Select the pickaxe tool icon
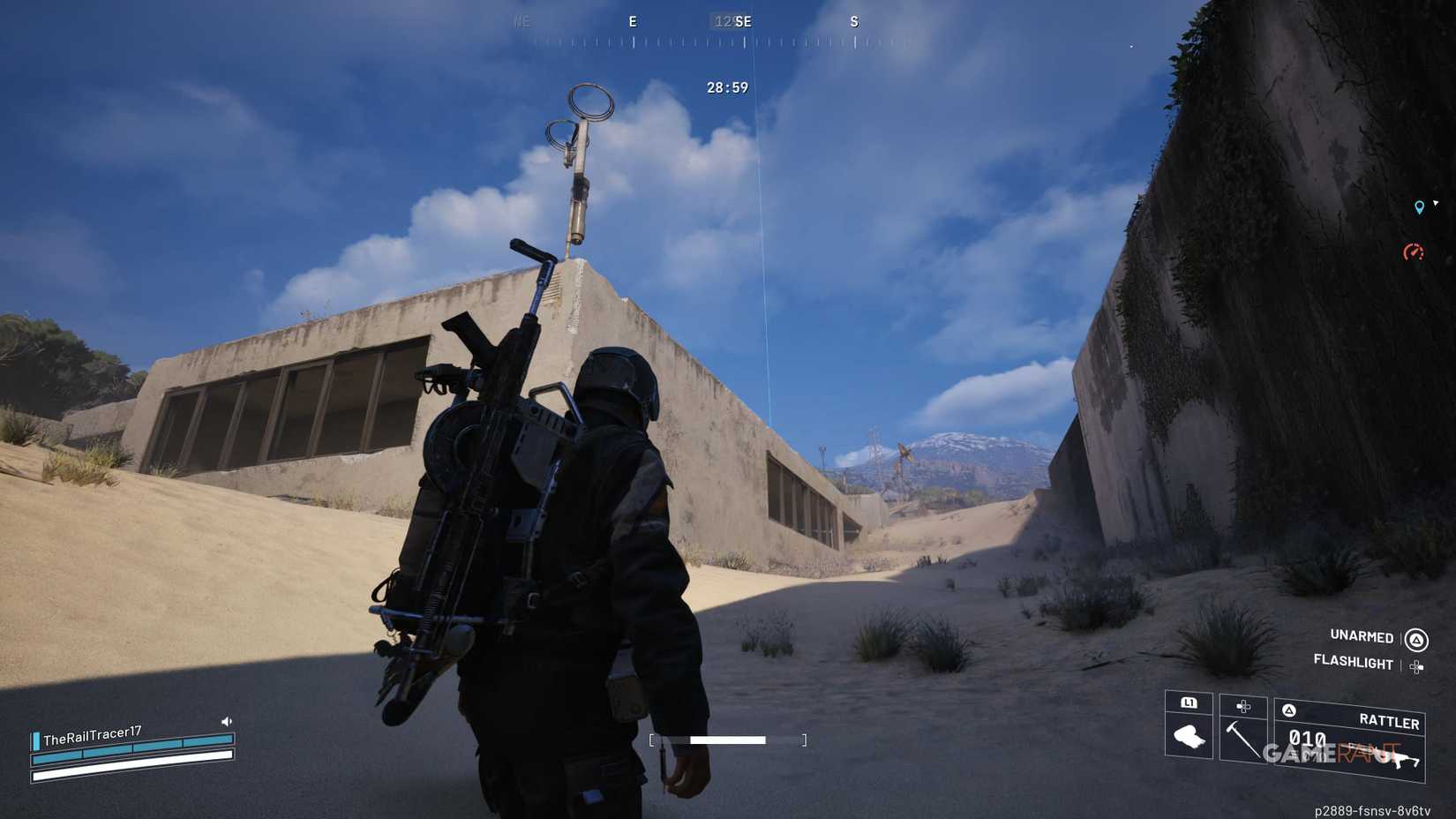Screen dimensions: 1456x819 click(1245, 739)
